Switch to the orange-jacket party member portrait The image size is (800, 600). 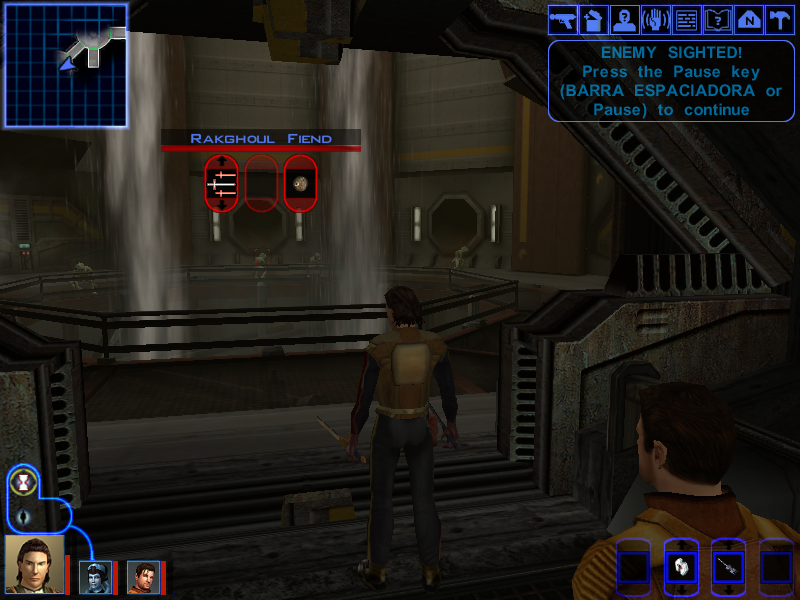pyautogui.click(x=142, y=577)
